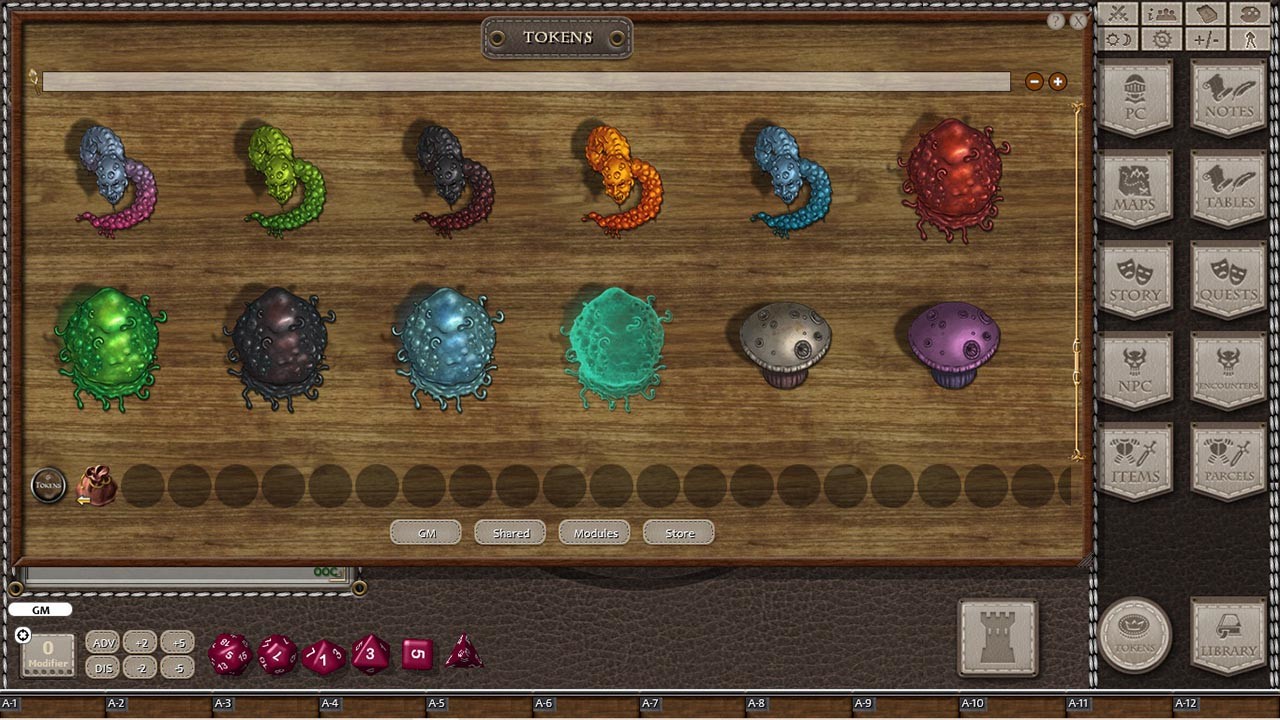Image resolution: width=1280 pixels, height=720 pixels.
Task: Click the tower icon near the chat
Action: click(997, 636)
